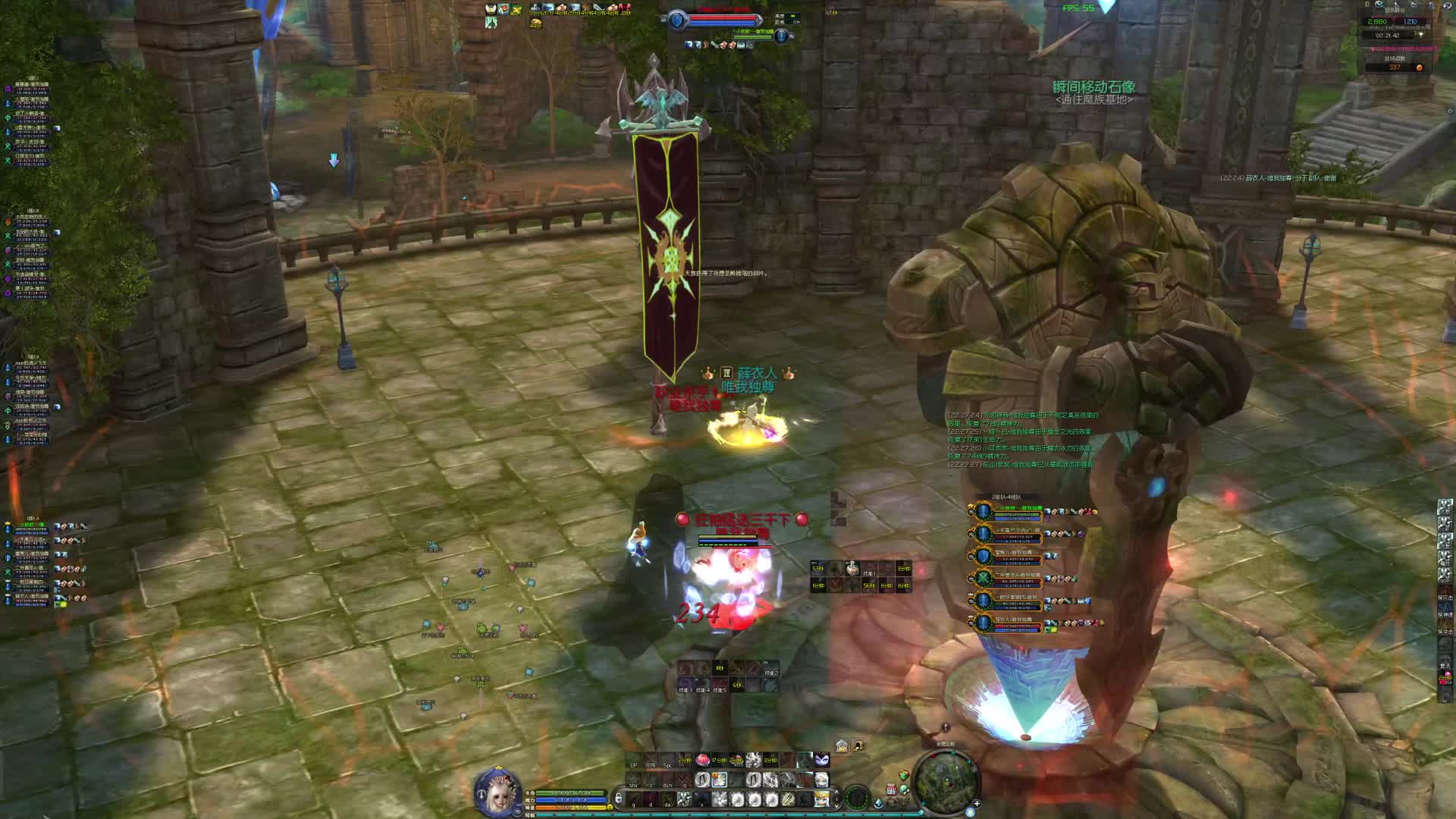Select the green crossed-swords party member

[x=984, y=579]
